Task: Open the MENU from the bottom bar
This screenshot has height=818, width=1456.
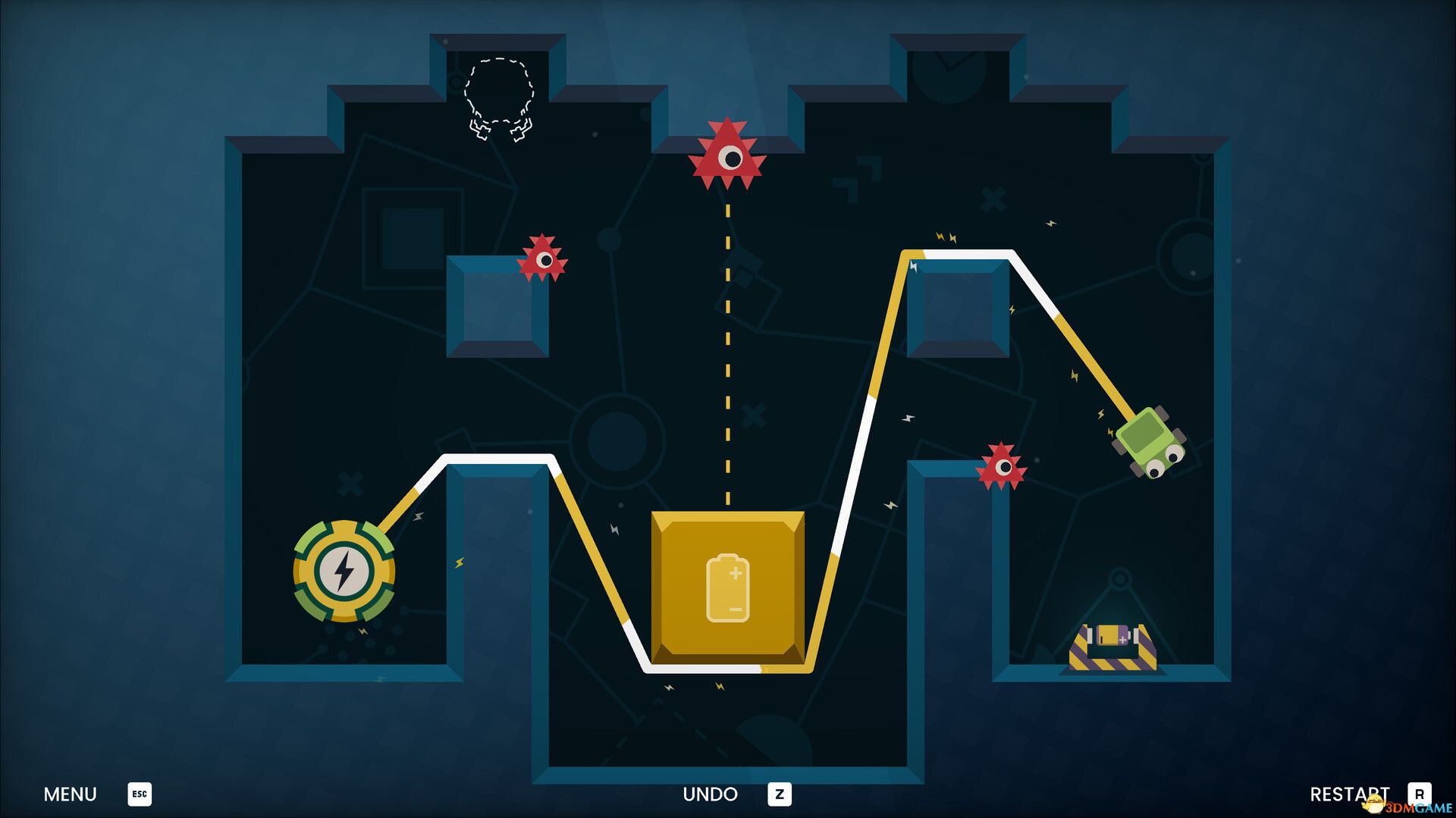Action: (x=70, y=794)
